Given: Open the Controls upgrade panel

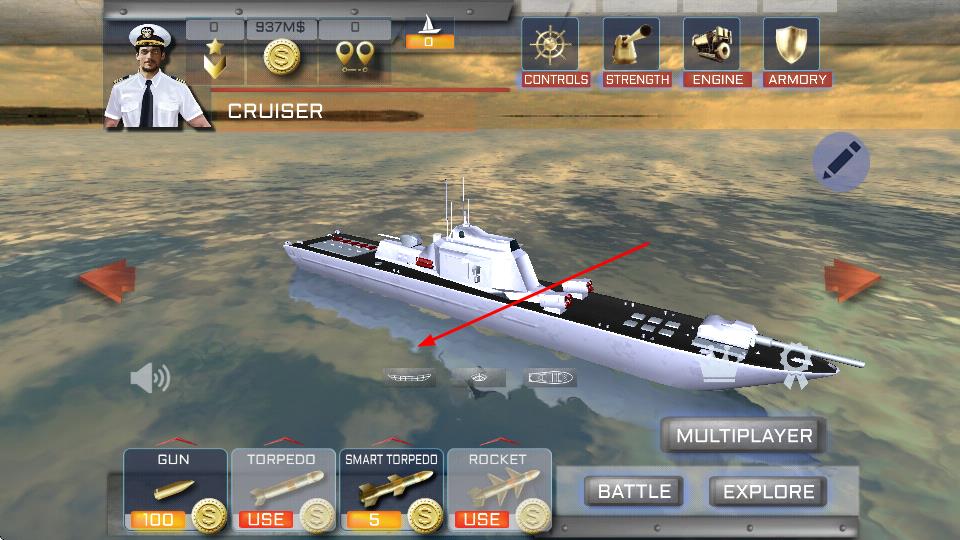Looking at the screenshot, I should [x=556, y=52].
